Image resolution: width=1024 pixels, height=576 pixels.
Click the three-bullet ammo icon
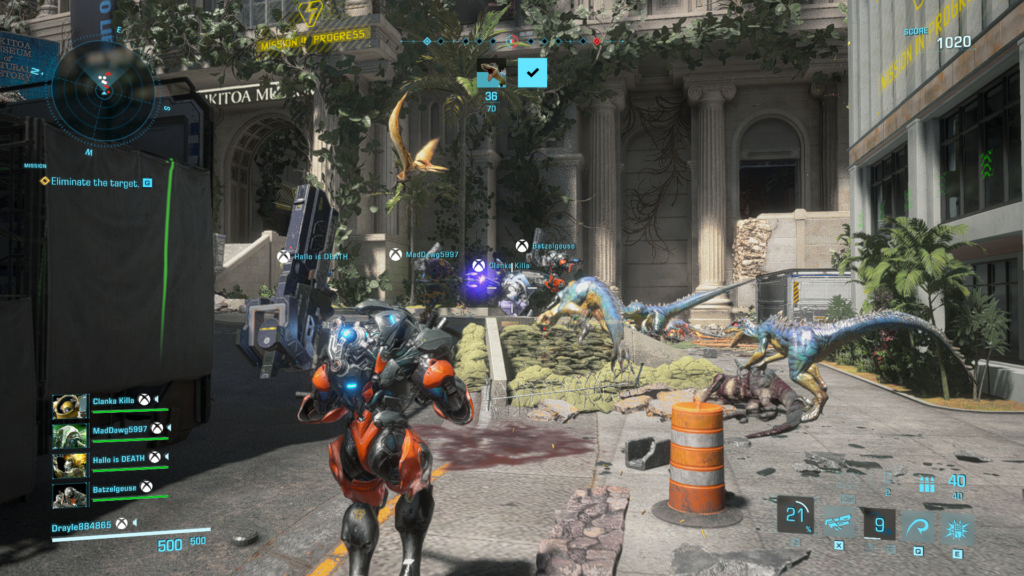pyautogui.click(x=927, y=485)
